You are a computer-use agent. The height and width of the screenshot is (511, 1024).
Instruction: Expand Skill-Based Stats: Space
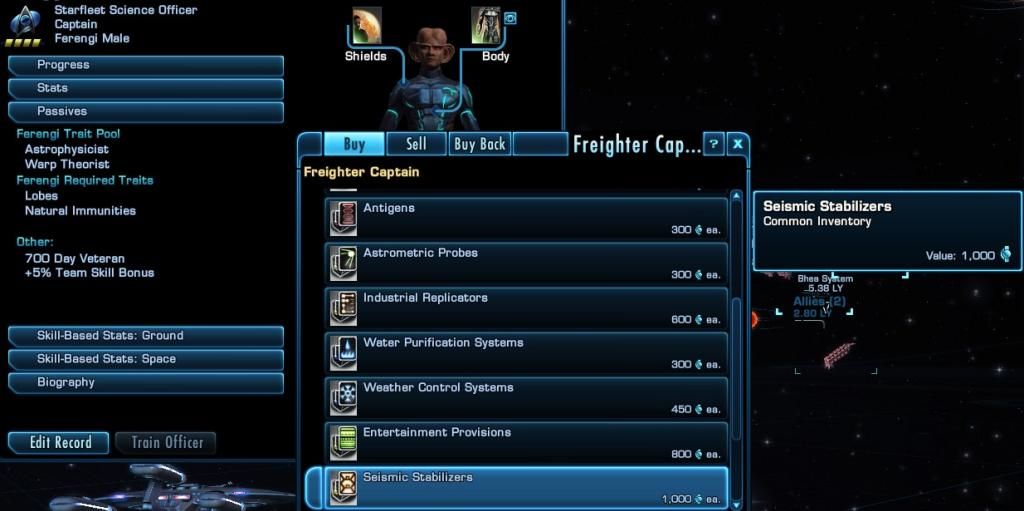point(146,359)
